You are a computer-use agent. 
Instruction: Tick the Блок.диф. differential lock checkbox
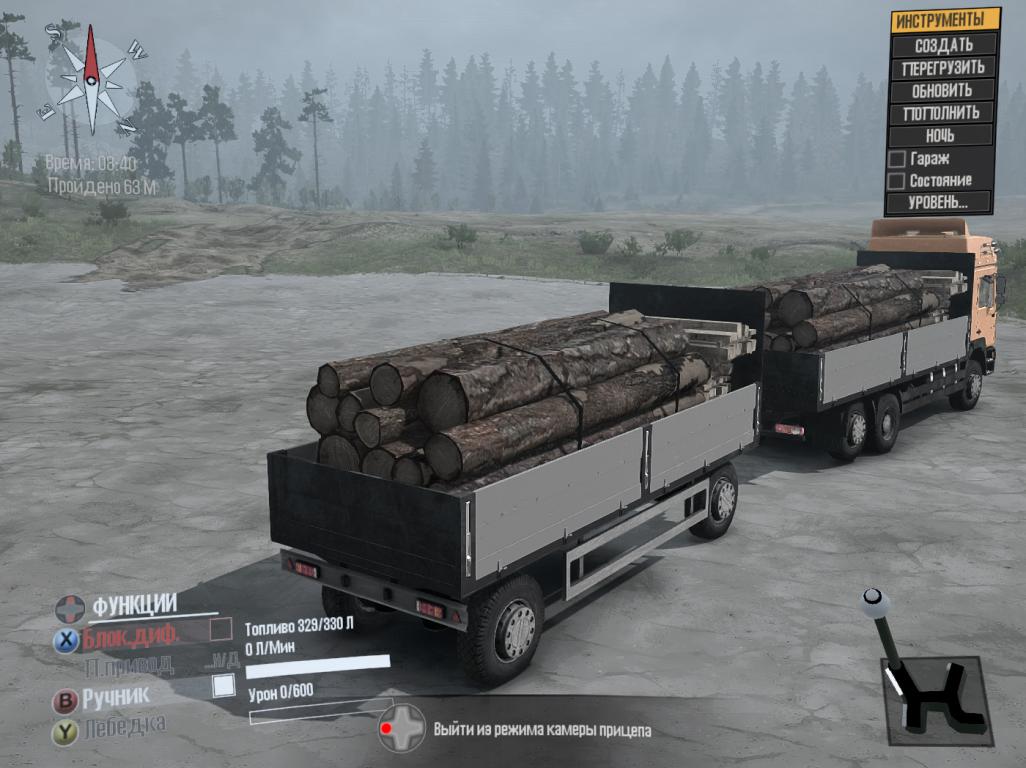pos(221,631)
